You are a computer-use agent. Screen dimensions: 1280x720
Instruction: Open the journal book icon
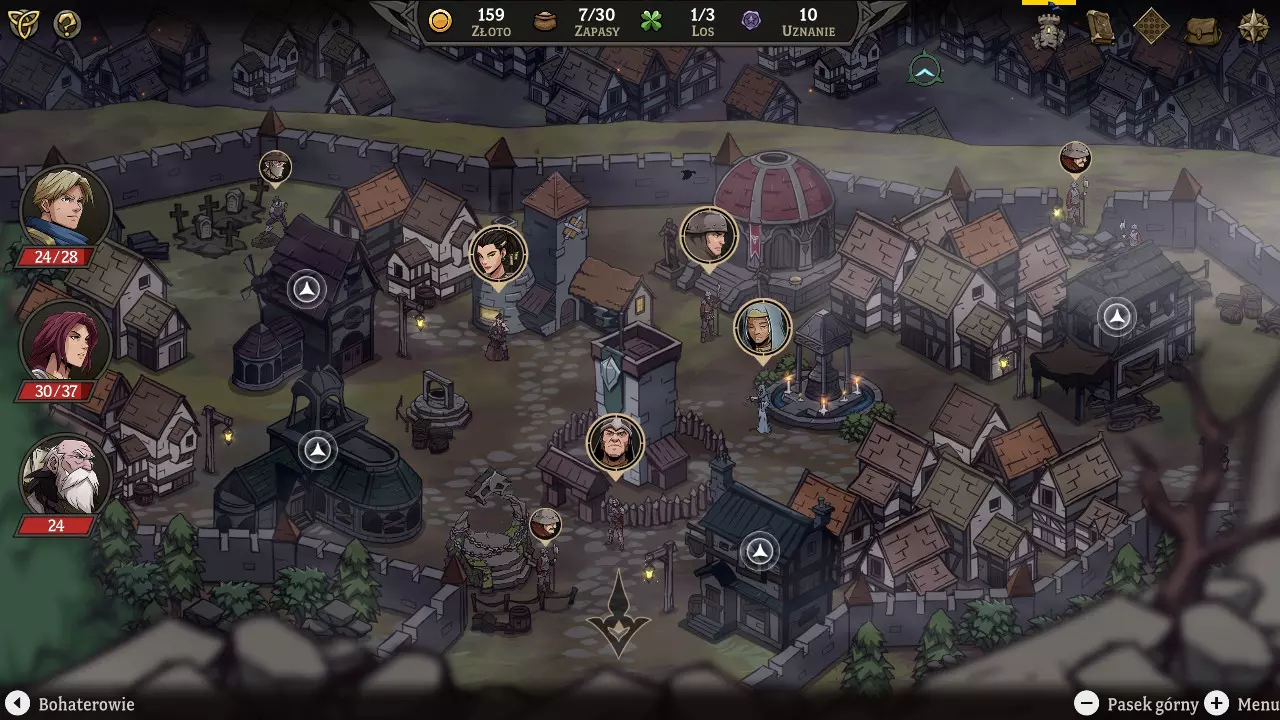[x=1101, y=27]
